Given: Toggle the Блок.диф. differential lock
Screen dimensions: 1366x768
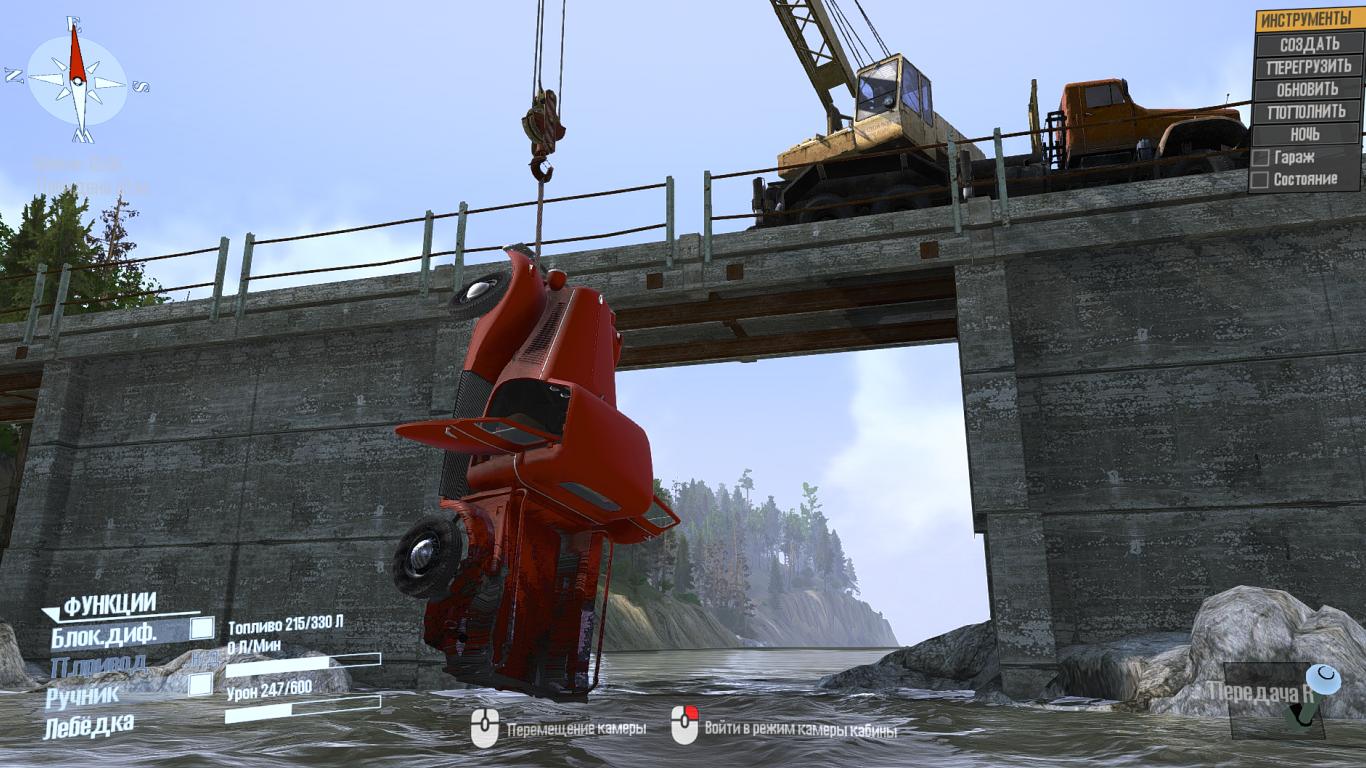Looking at the screenshot, I should 202,628.
